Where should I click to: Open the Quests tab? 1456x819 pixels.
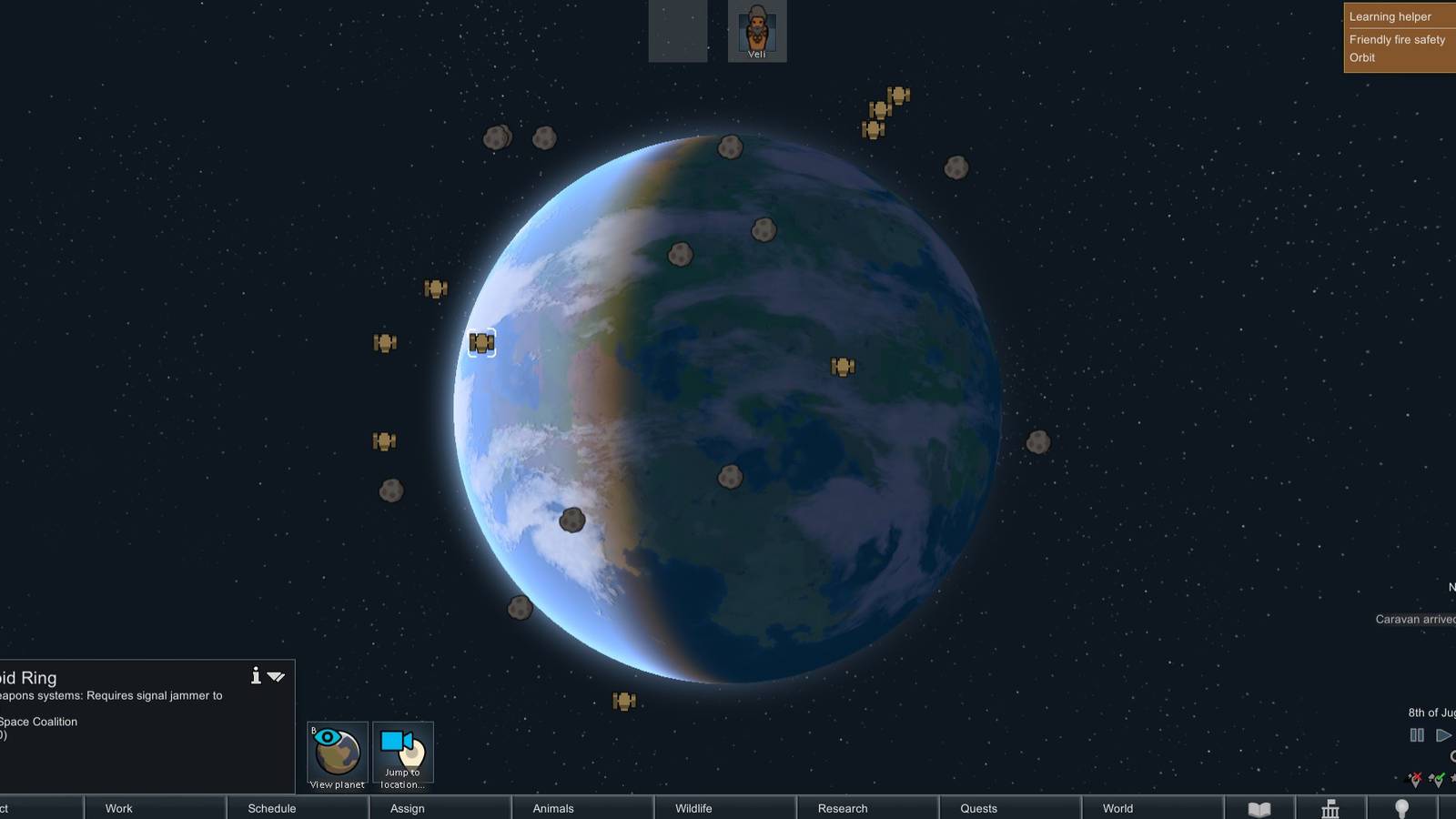pyautogui.click(x=976, y=808)
